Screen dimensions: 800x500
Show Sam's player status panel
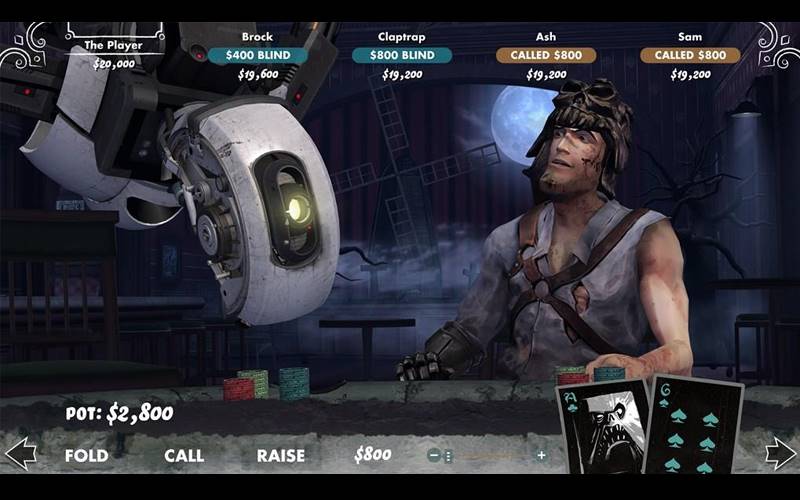pyautogui.click(x=690, y=55)
